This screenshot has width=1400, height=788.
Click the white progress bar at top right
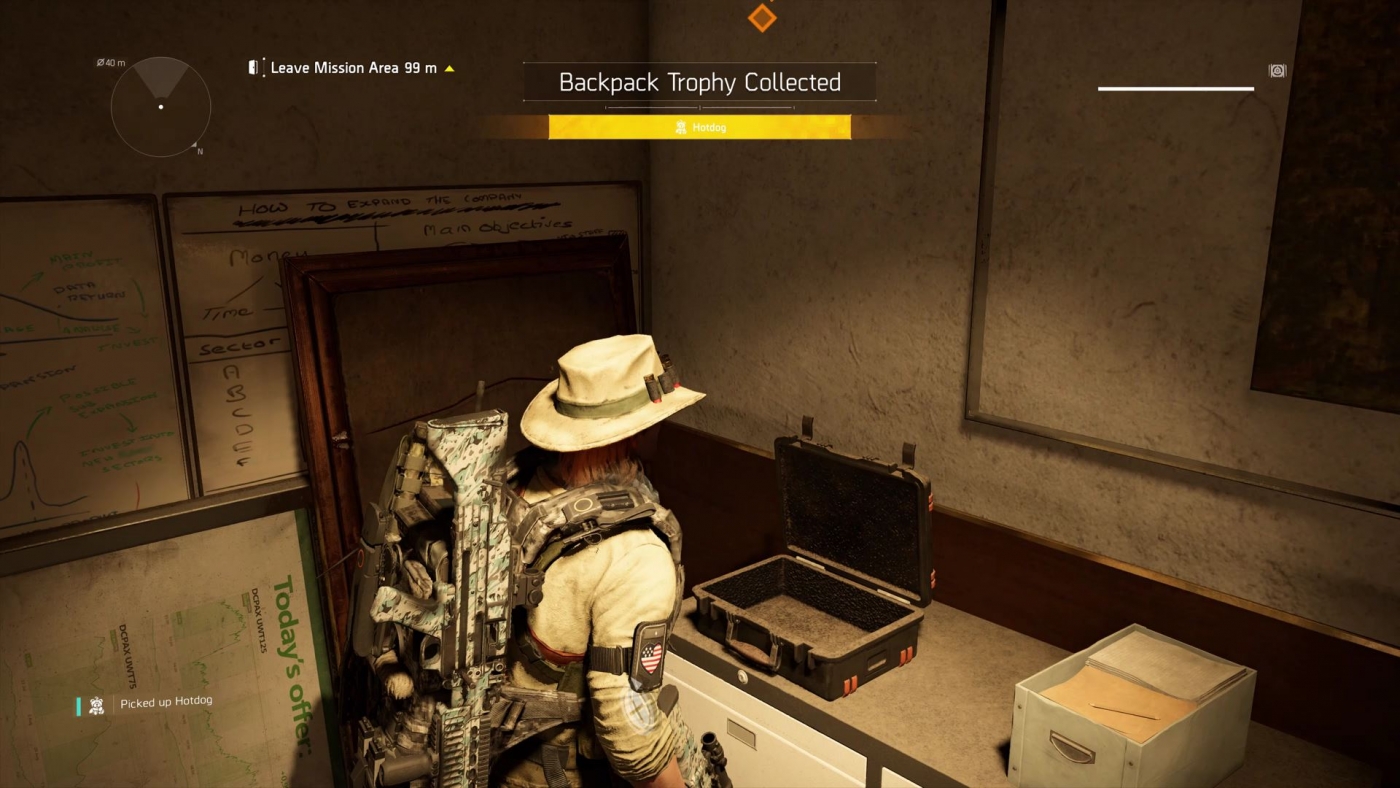pyautogui.click(x=1176, y=88)
